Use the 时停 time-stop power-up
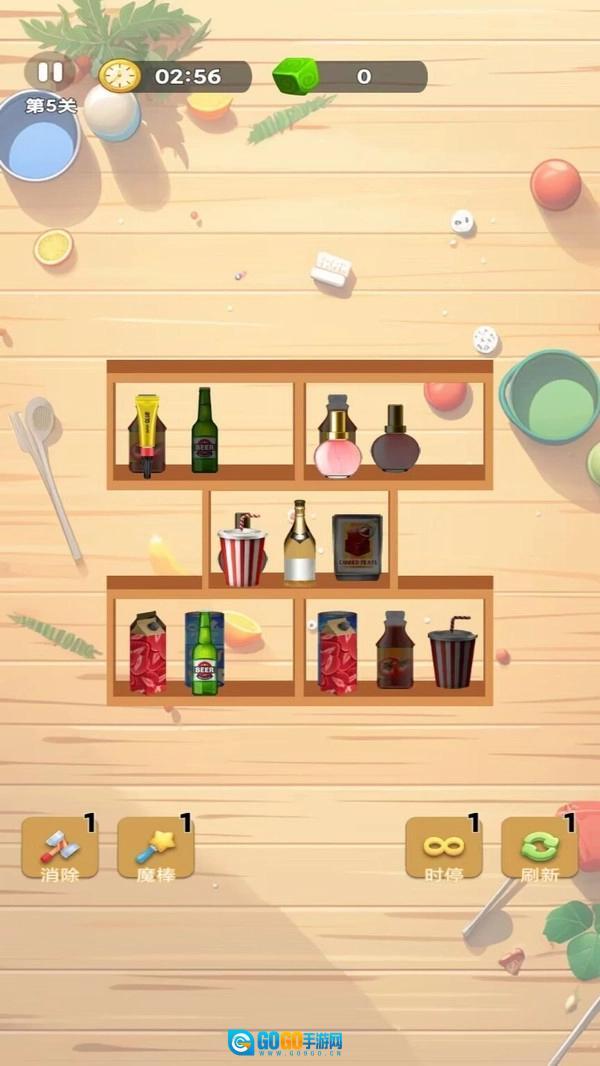Screen dimensions: 600x1066 pos(443,848)
